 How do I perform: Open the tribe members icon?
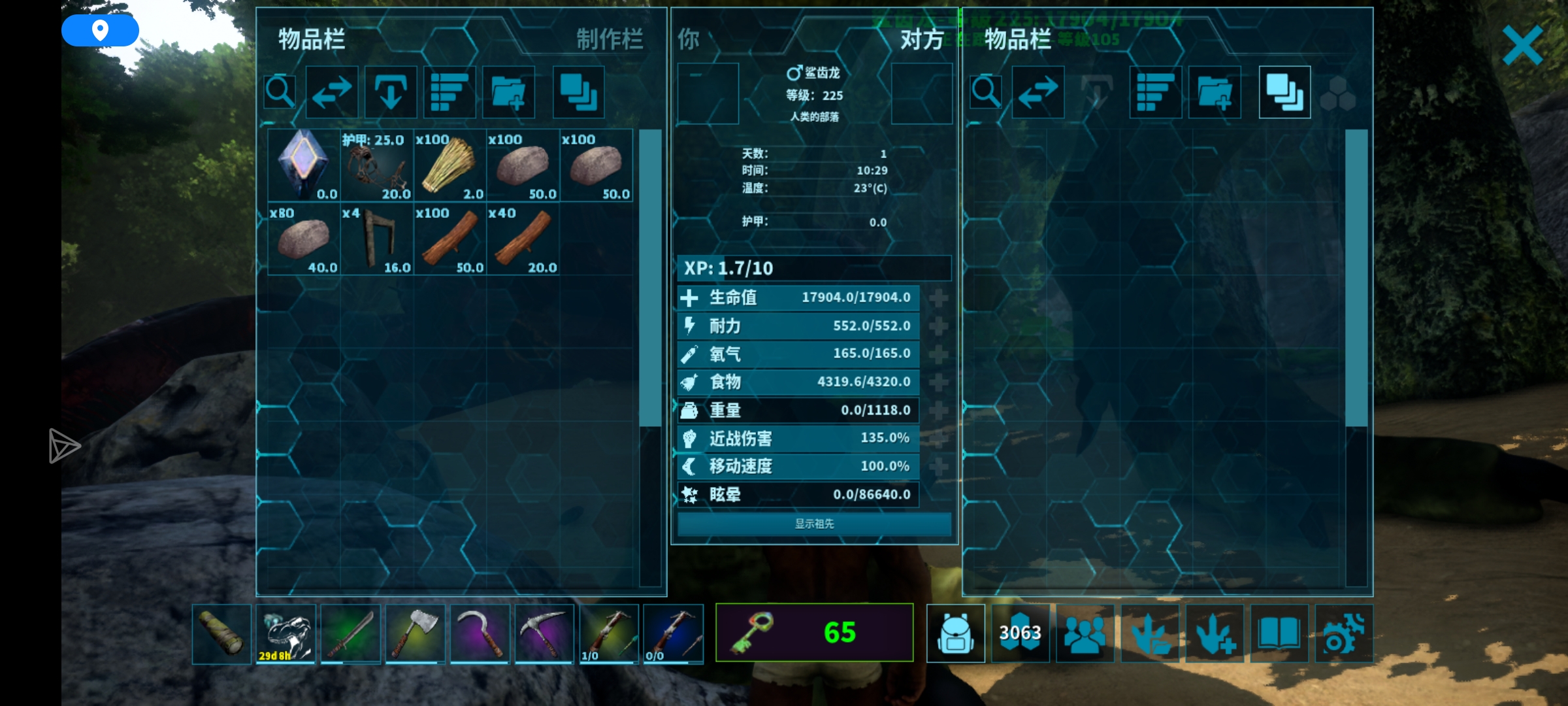[1085, 633]
